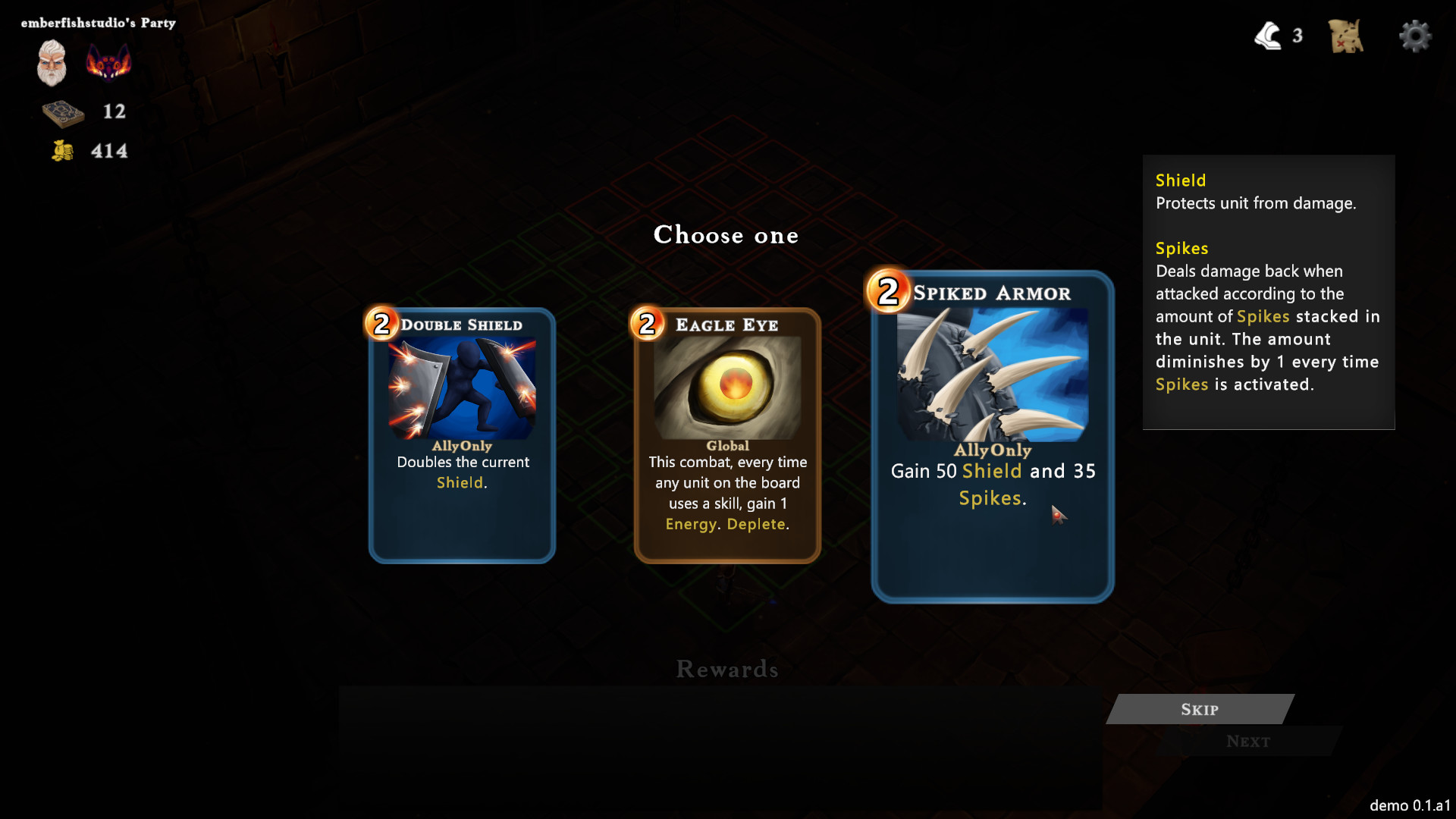The image size is (1456, 819).
Task: Open the treasure map icon
Action: pos(1345,36)
